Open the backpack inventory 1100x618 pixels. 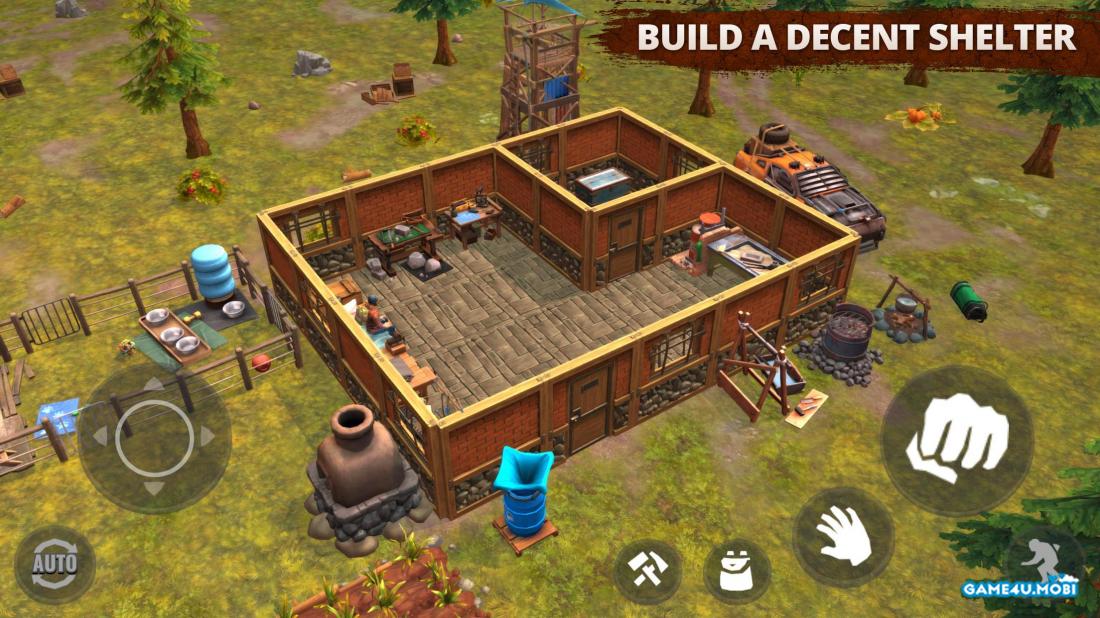click(737, 572)
